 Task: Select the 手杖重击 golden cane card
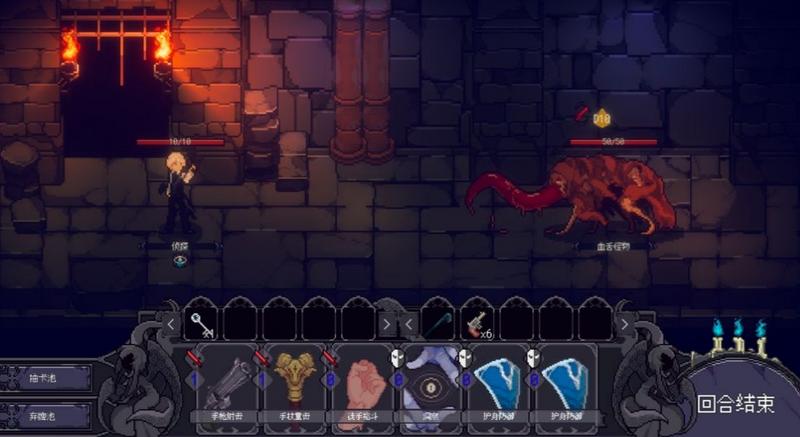pos(295,383)
